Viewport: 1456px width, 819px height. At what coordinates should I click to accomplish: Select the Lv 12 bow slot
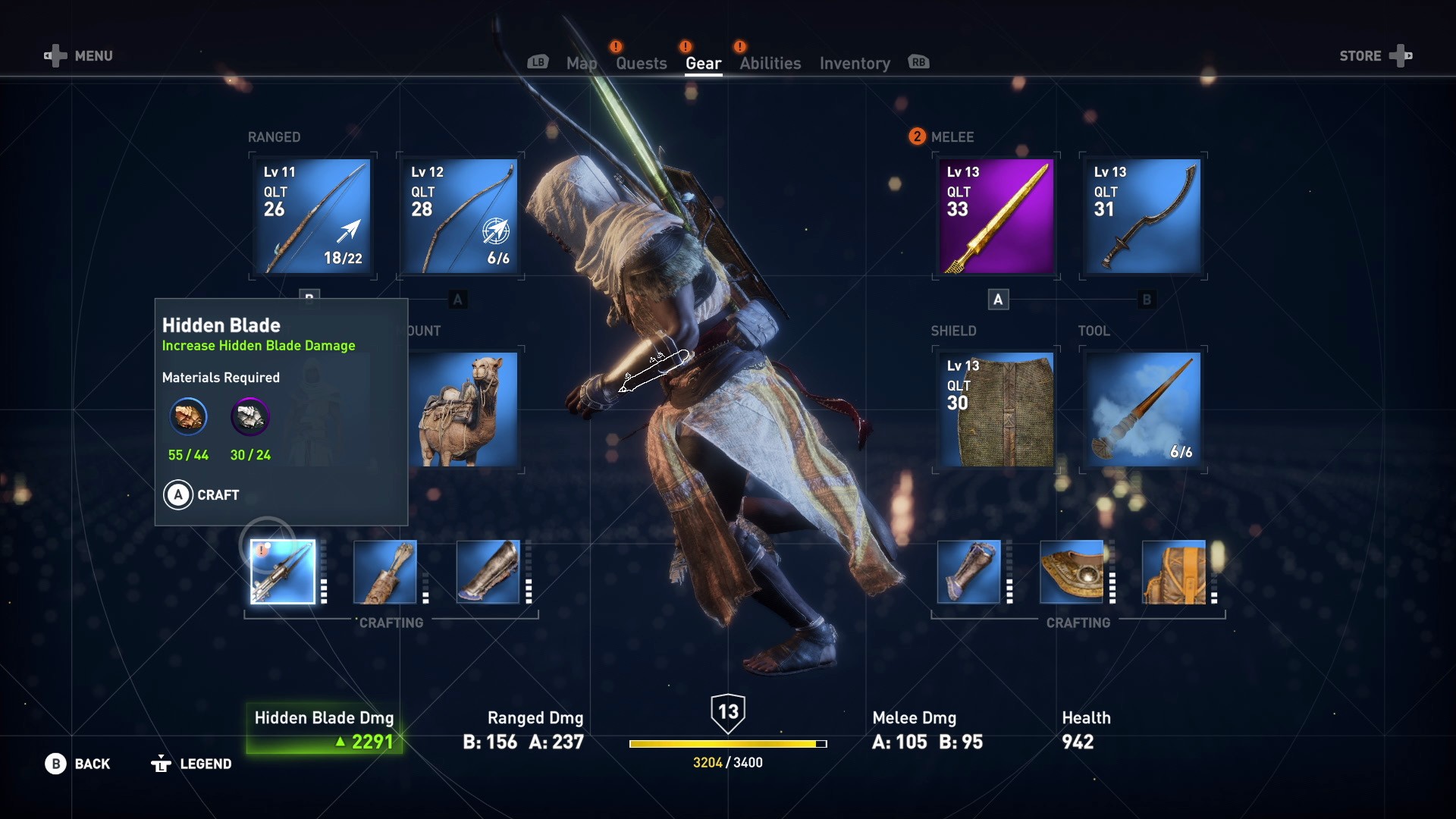[x=460, y=216]
